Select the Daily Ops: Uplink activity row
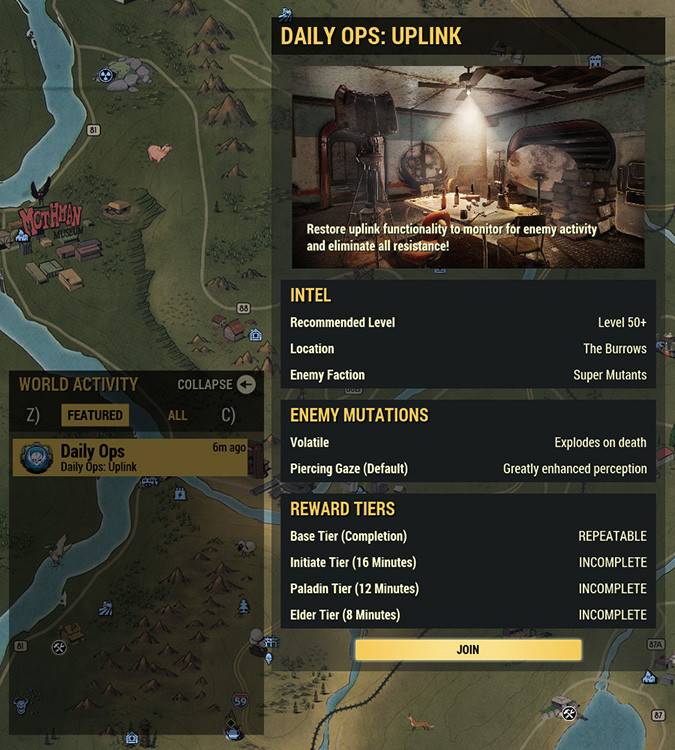This screenshot has height=750, width=675. 133,457
